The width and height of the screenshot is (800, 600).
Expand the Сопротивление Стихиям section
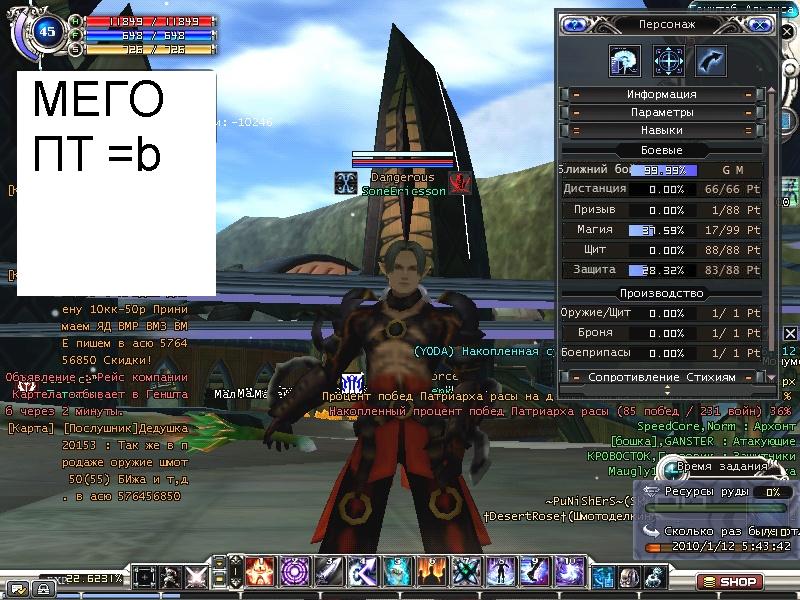(x=662, y=377)
